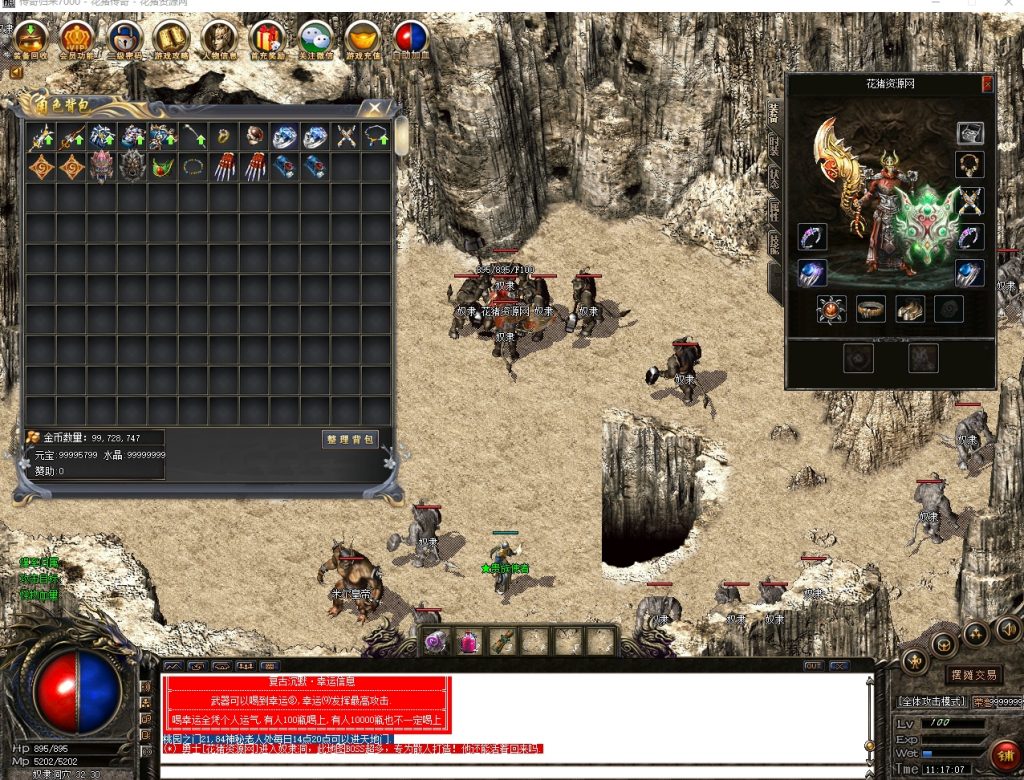The height and width of the screenshot is (780, 1024).
Task: Click the 摆摊交易 stall trade button
Action: (x=973, y=675)
